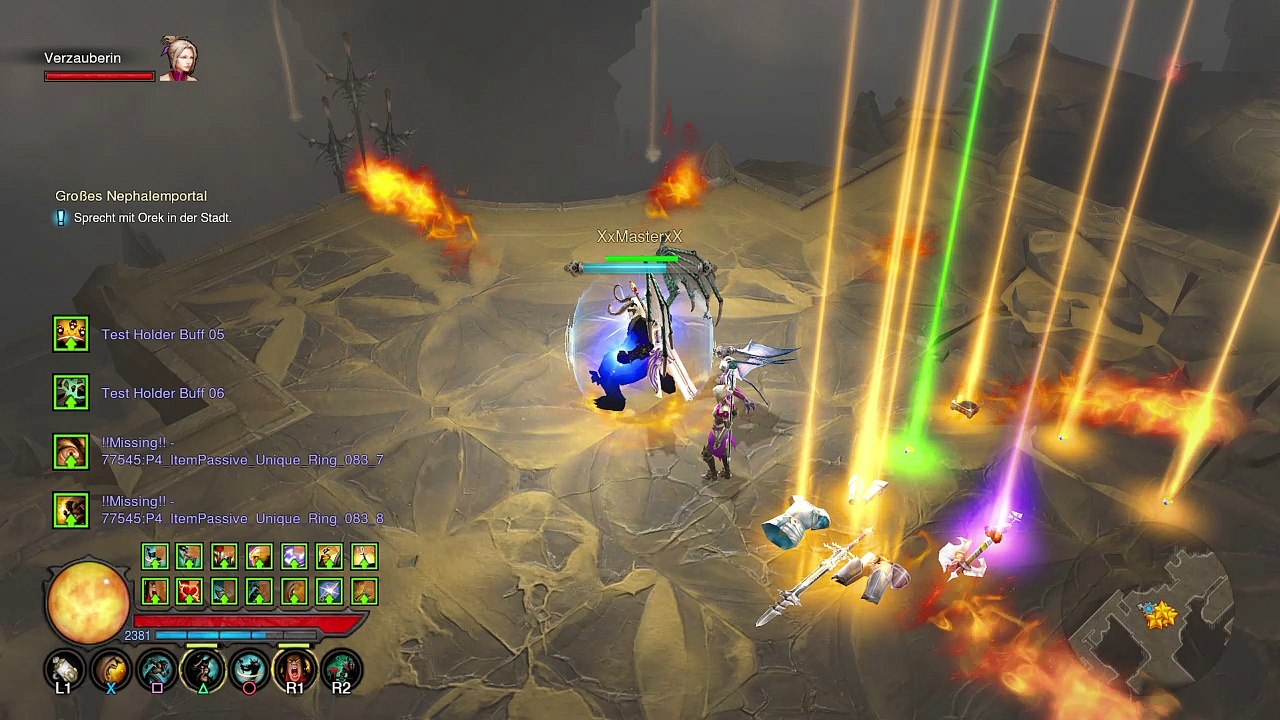Activate the running monk skill on Square
The height and width of the screenshot is (720, 1280).
click(x=157, y=670)
